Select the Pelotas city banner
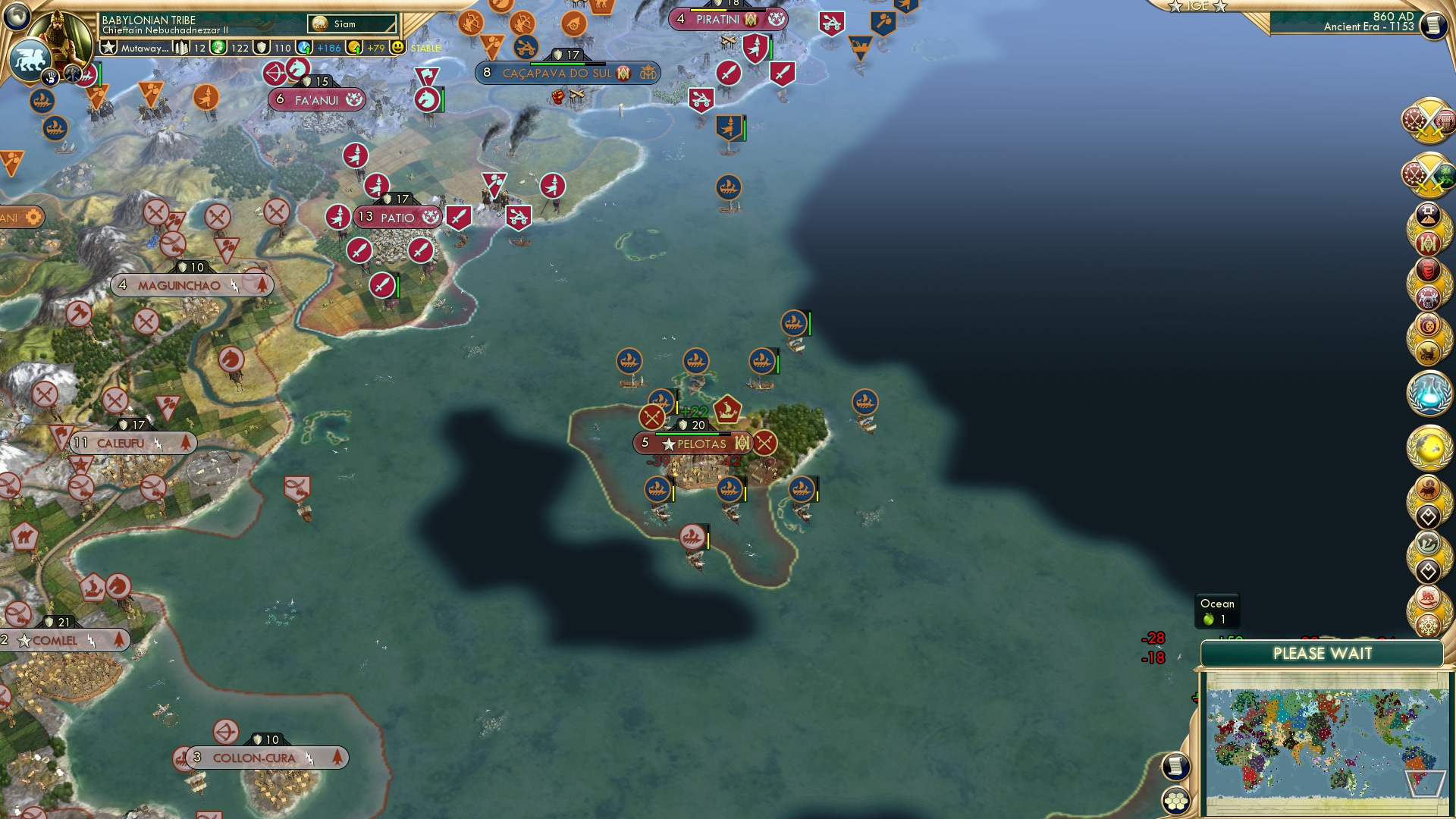 [693, 442]
